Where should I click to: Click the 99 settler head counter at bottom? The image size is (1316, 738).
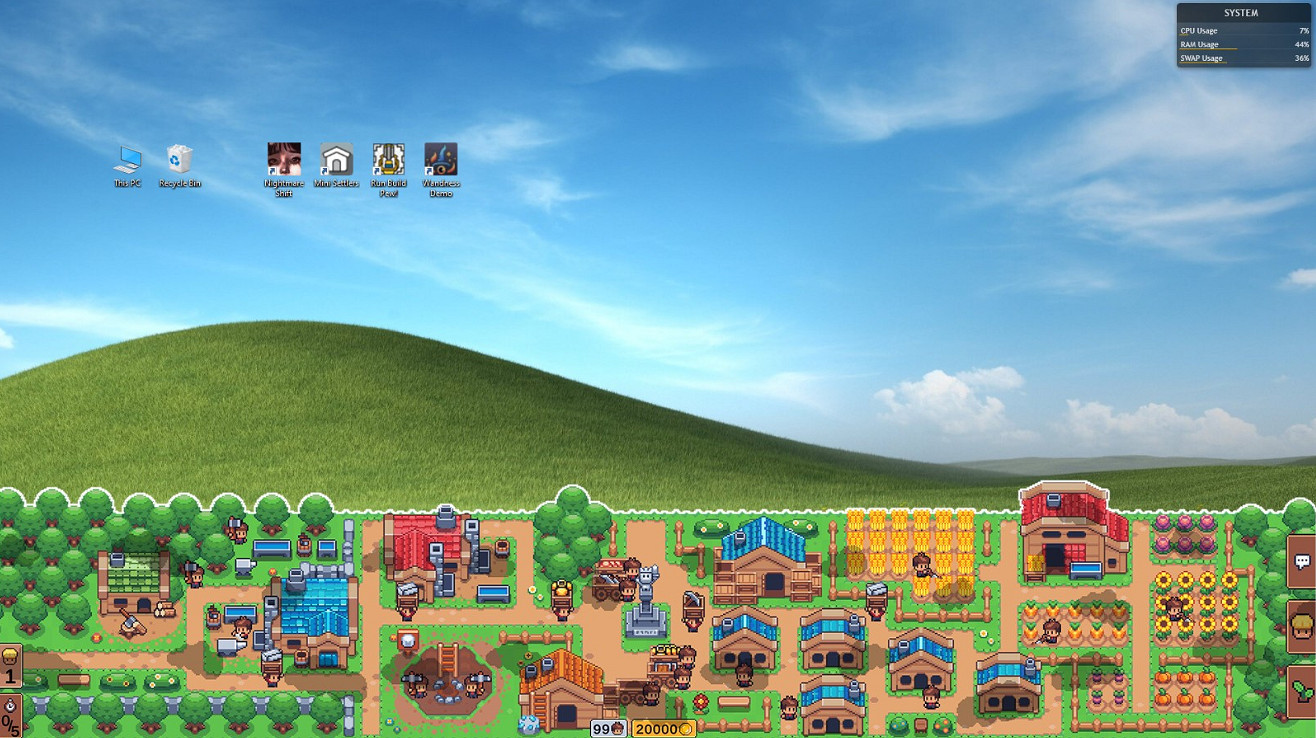[610, 729]
